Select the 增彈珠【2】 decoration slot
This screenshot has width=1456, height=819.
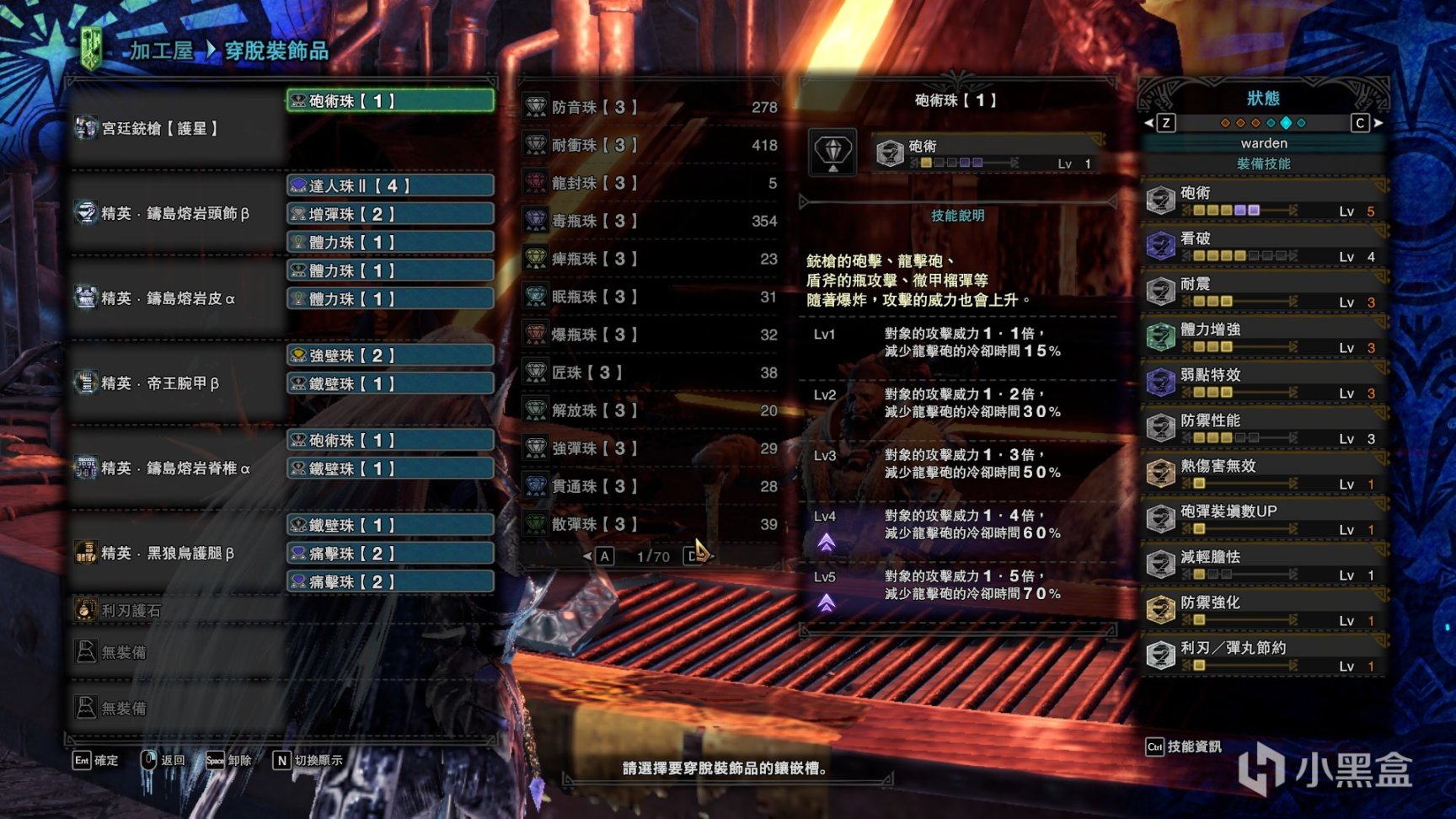point(389,214)
